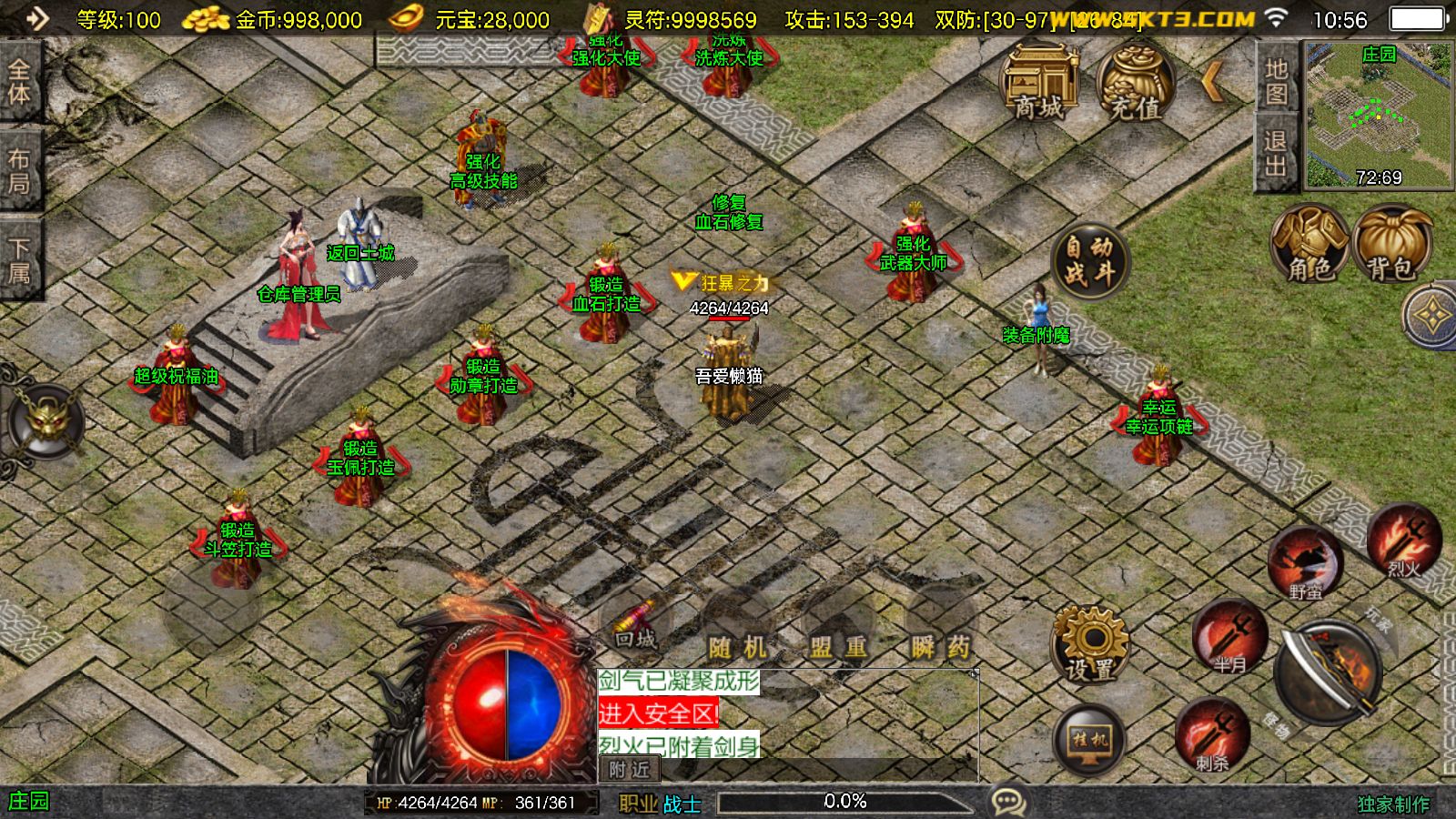The height and width of the screenshot is (819, 1456).
Task: Select the 下属 tab
Action: pyautogui.click(x=19, y=260)
